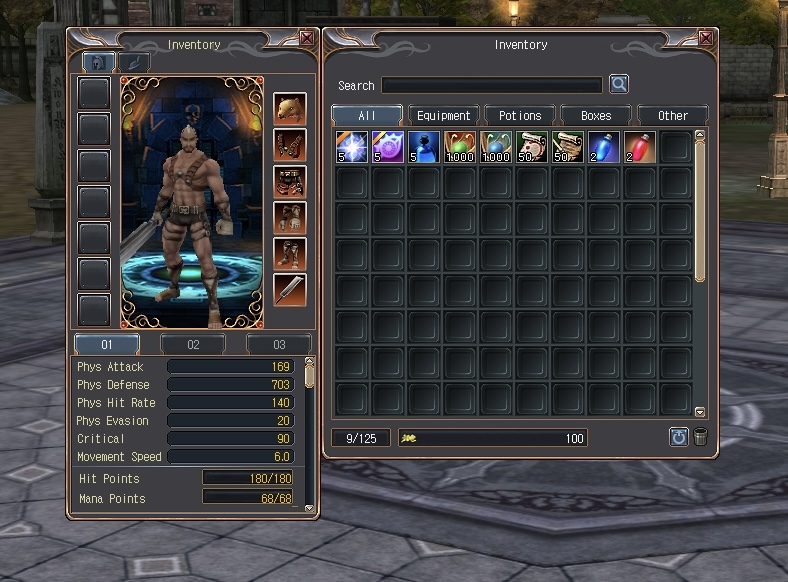
Task: Switch to the Equipment tab
Action: pos(443,116)
